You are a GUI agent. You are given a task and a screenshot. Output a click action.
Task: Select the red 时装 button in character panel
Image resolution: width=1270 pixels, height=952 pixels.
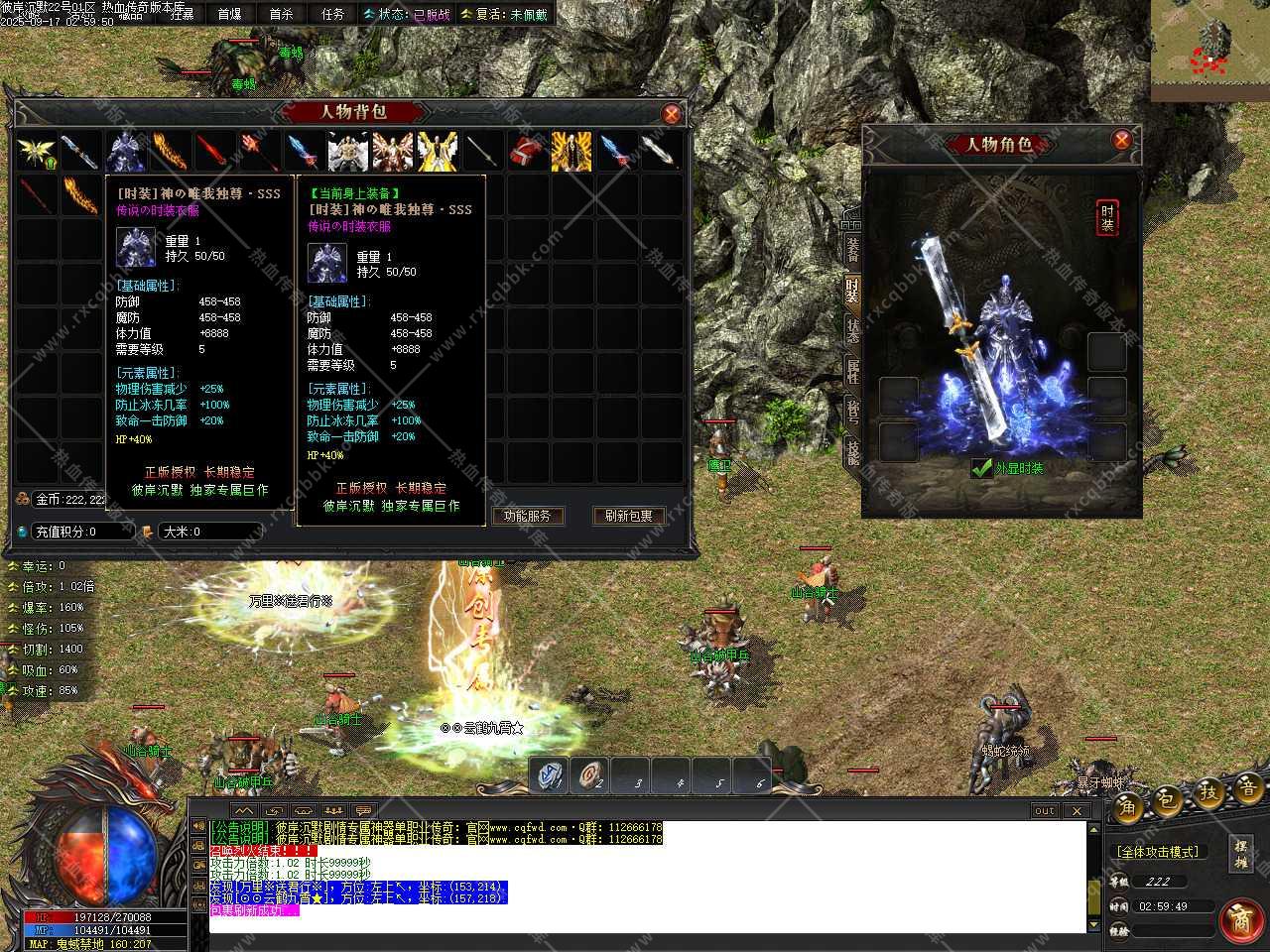[x=1107, y=218]
